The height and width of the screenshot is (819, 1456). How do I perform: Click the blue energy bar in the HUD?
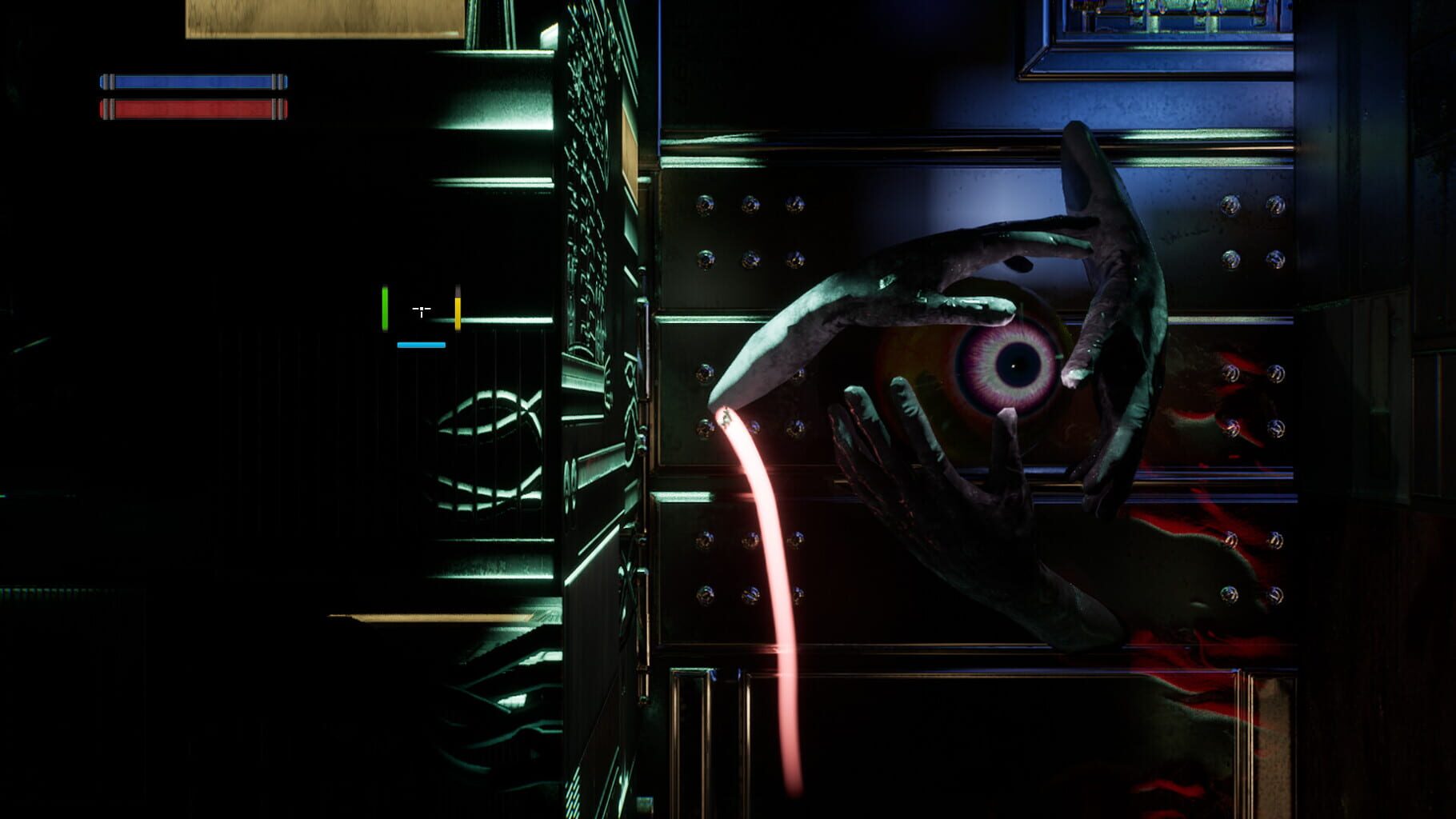pos(192,80)
